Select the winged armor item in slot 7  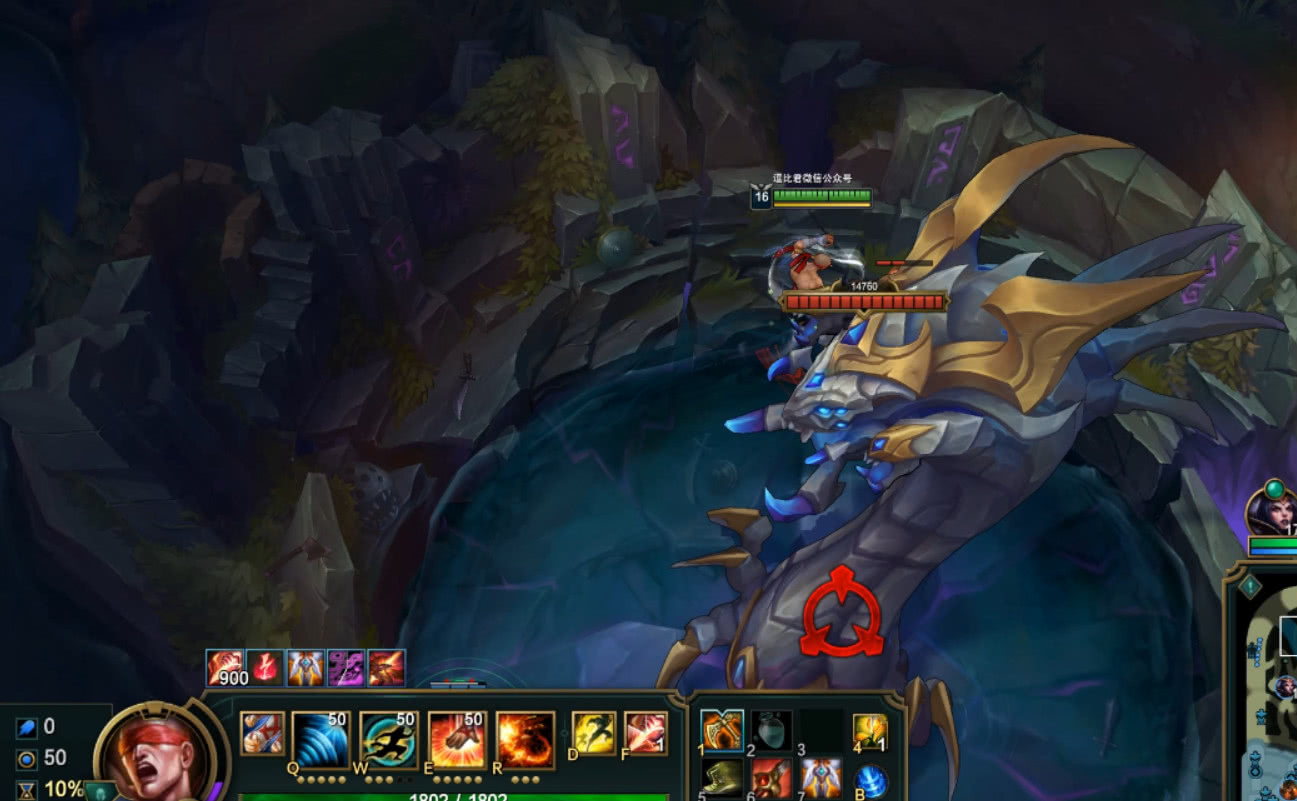(820, 778)
